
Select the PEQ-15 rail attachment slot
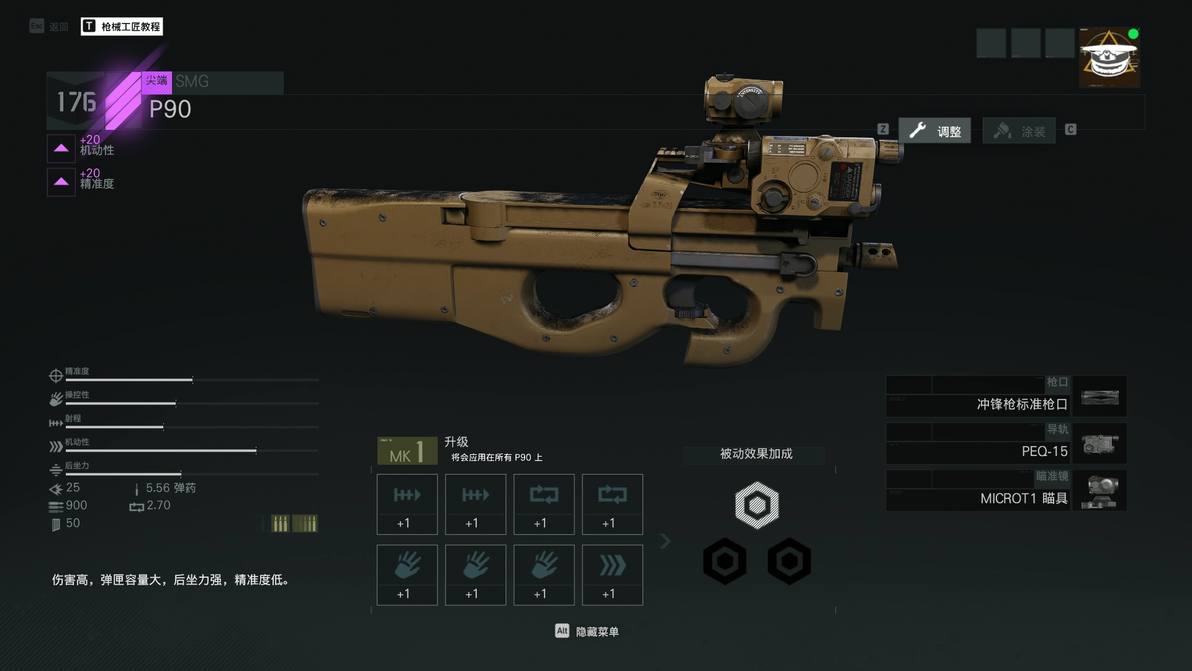click(x=1006, y=444)
